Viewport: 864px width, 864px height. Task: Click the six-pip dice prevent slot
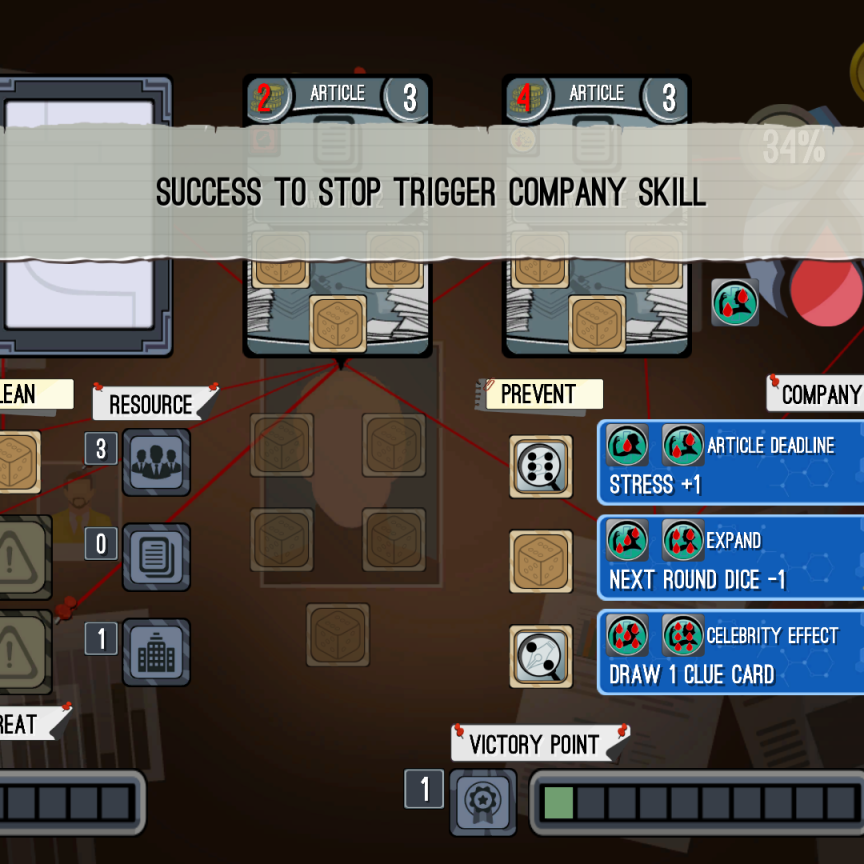click(541, 466)
